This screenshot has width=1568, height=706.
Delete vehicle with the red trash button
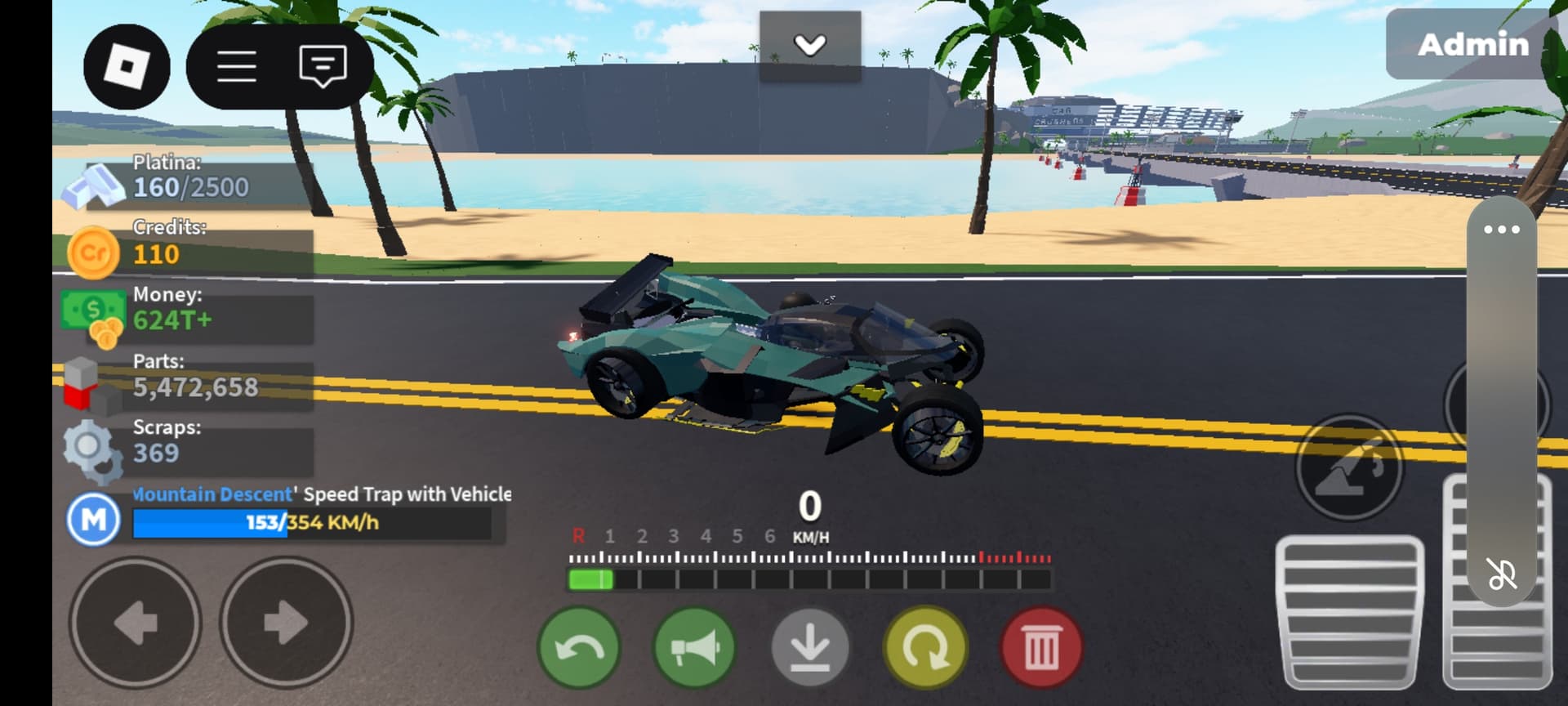[x=1041, y=648]
